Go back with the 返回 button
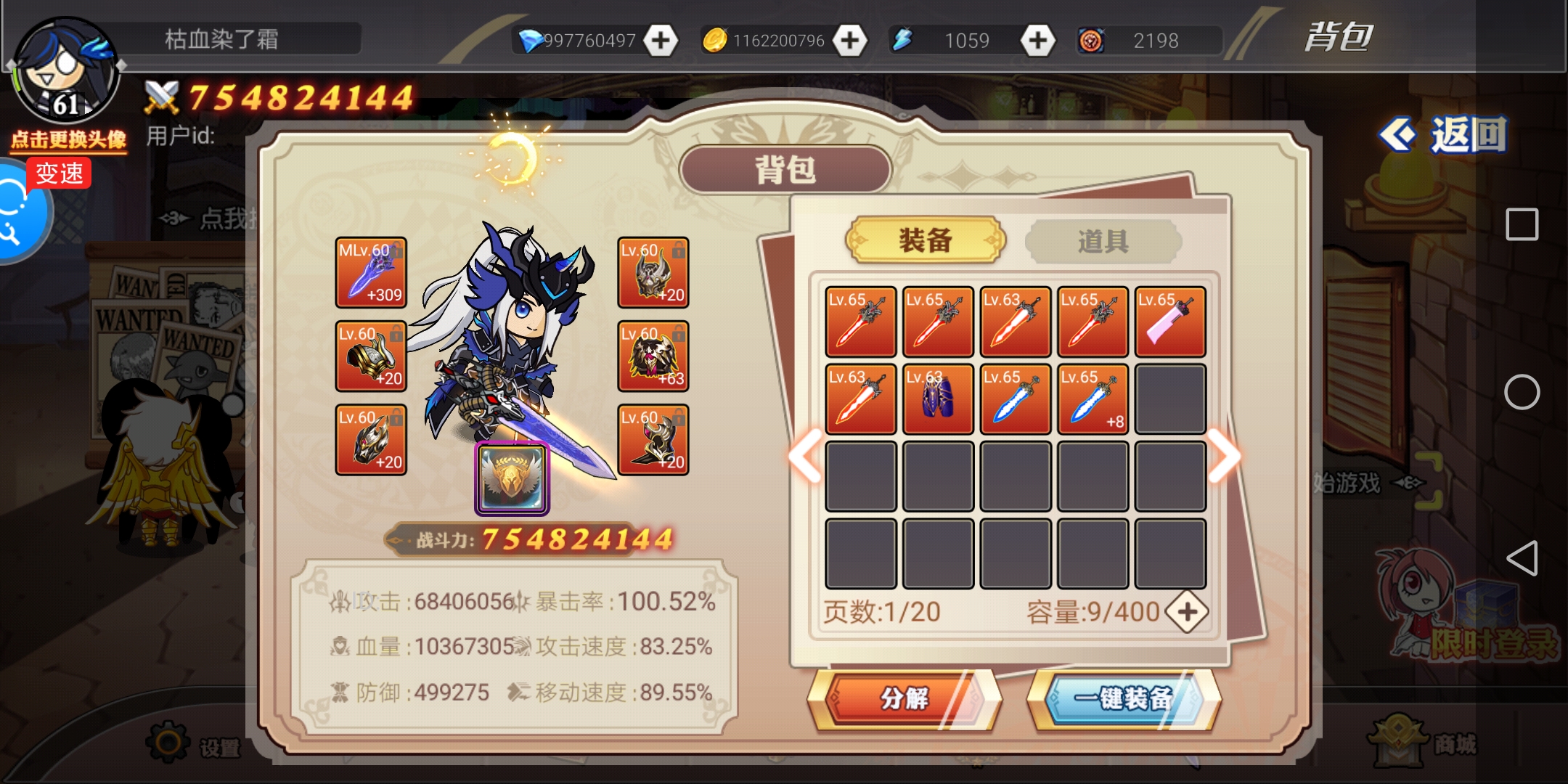 [x=1445, y=135]
